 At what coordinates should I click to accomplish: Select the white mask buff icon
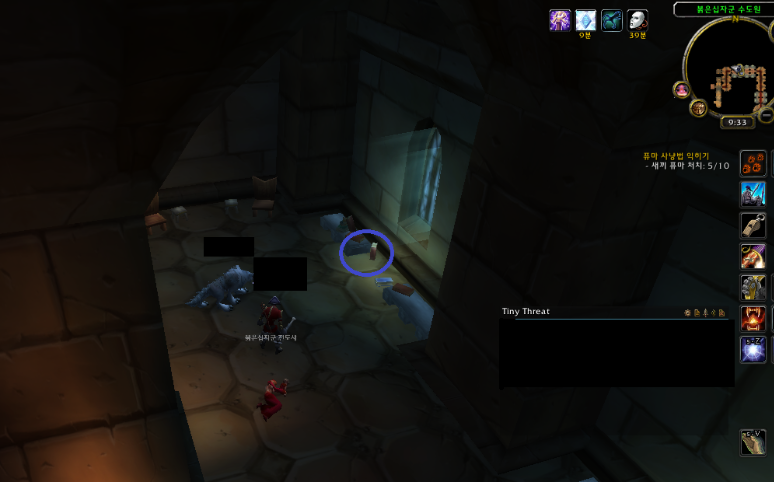(637, 20)
